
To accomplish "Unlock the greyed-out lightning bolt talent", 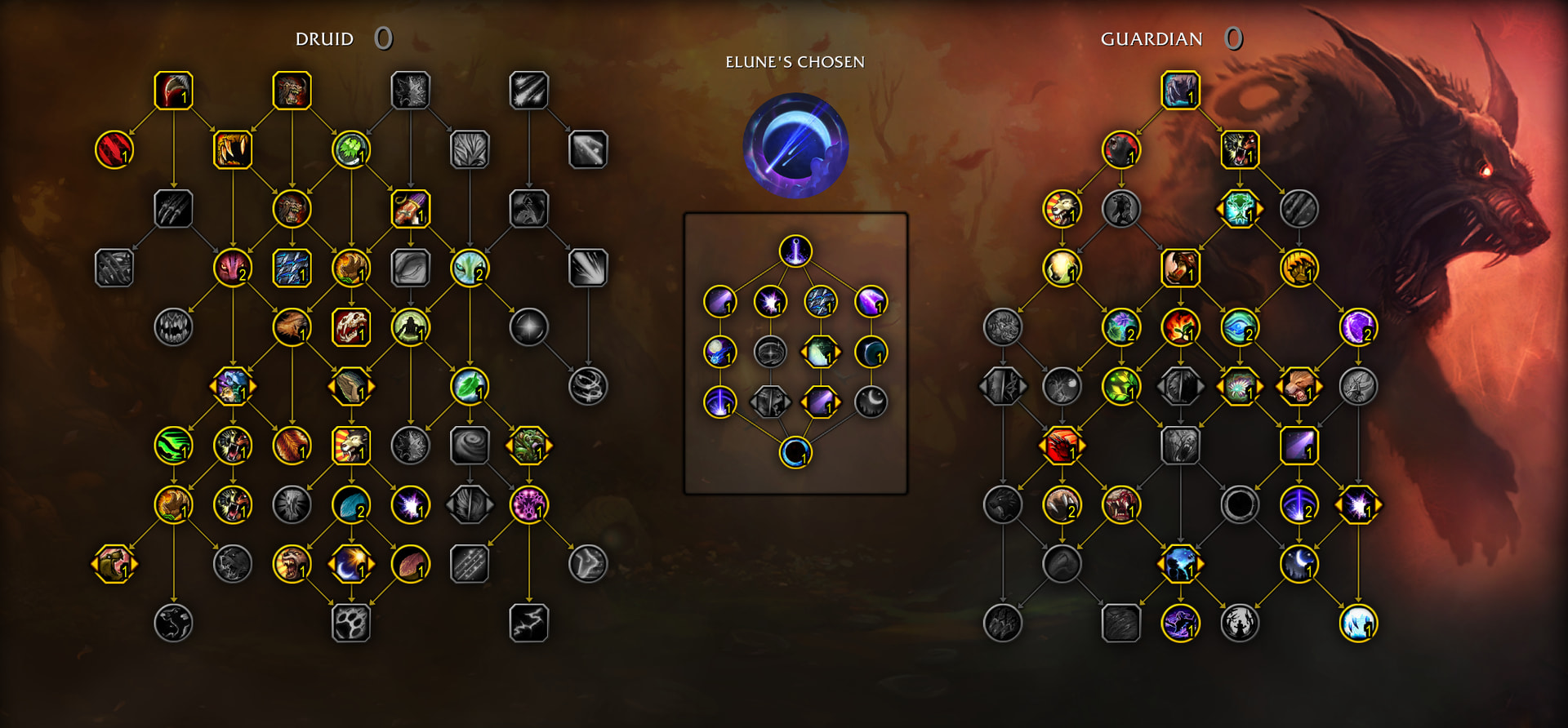I will click(528, 624).
